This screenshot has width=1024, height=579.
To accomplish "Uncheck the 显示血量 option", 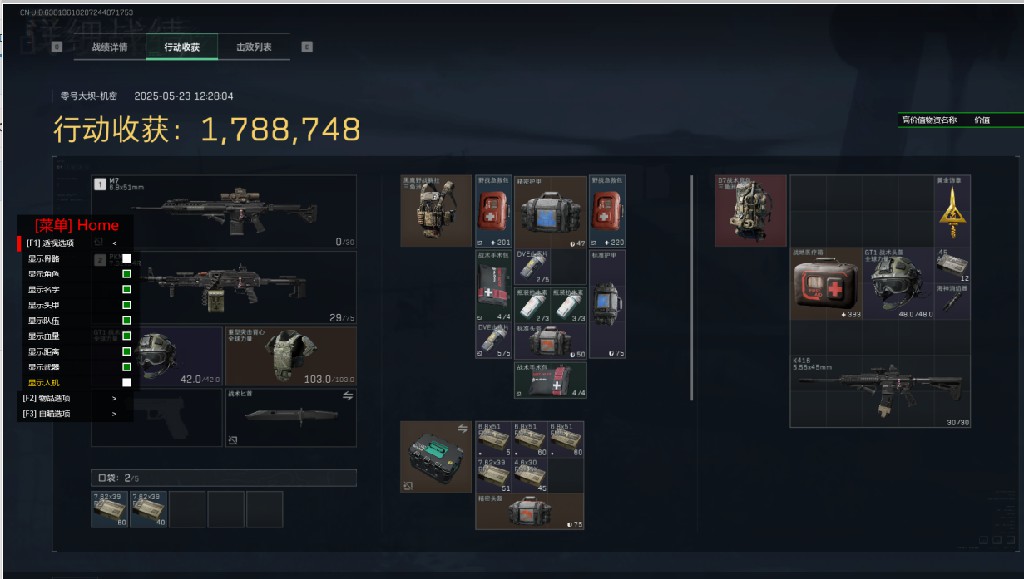I will tap(127, 336).
